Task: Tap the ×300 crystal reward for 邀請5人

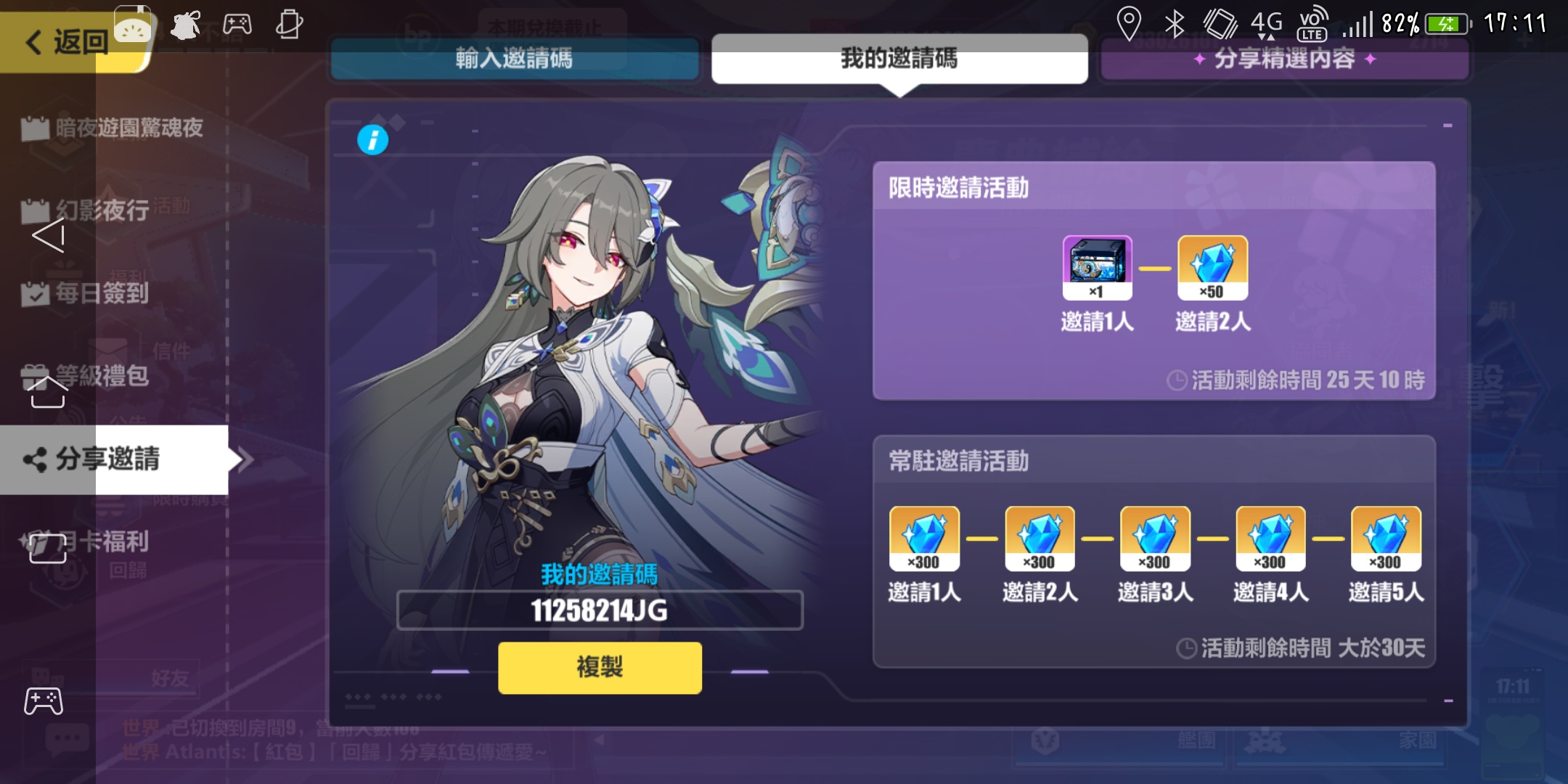Action: [1385, 538]
